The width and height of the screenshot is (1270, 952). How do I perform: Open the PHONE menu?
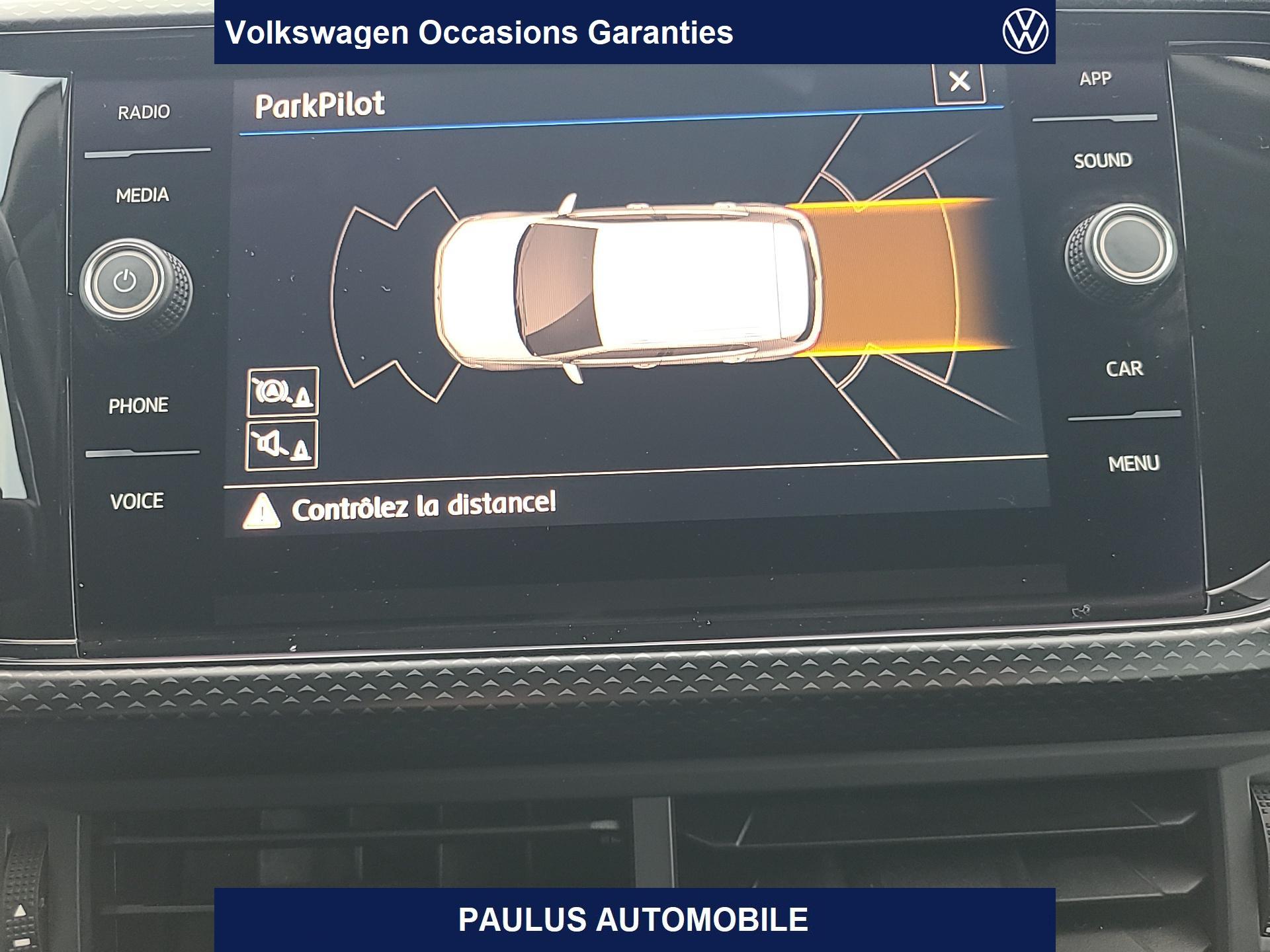tap(138, 405)
